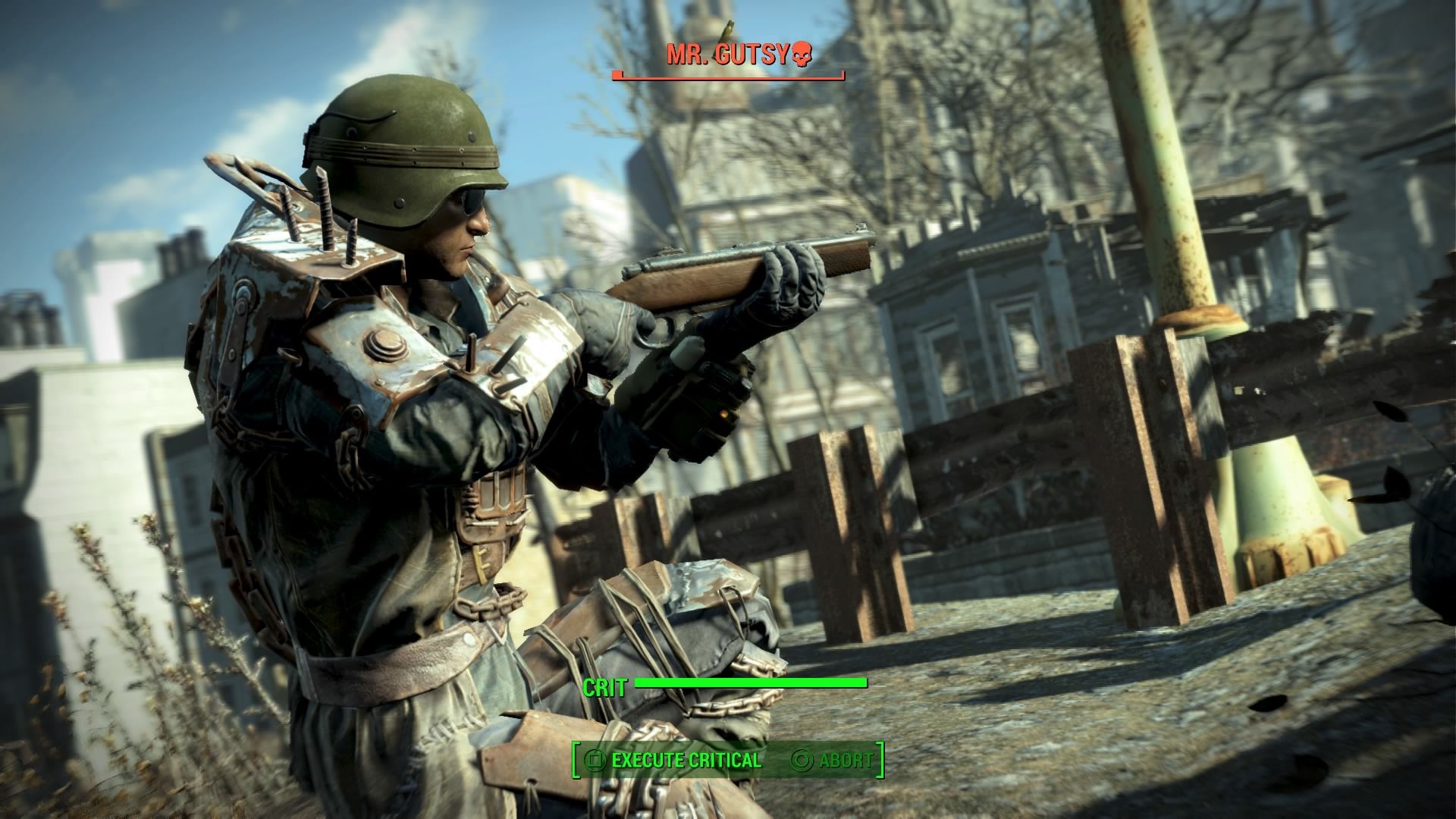Select the square button icon before EXECUTE CRITICAL

click(595, 760)
